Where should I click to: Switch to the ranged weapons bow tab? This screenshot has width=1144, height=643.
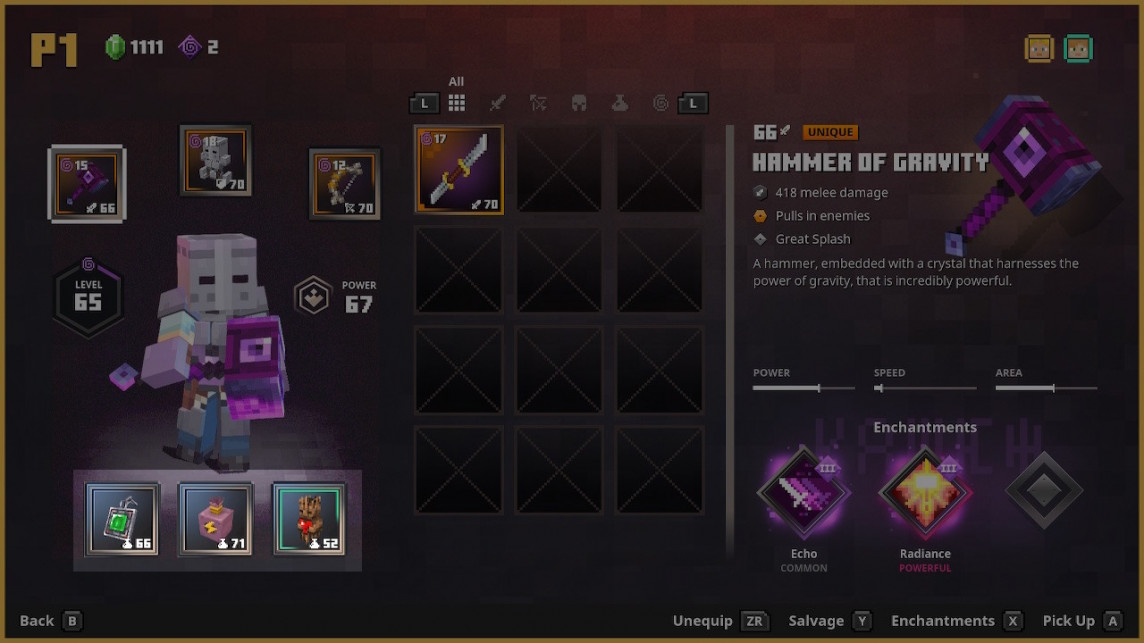point(538,102)
